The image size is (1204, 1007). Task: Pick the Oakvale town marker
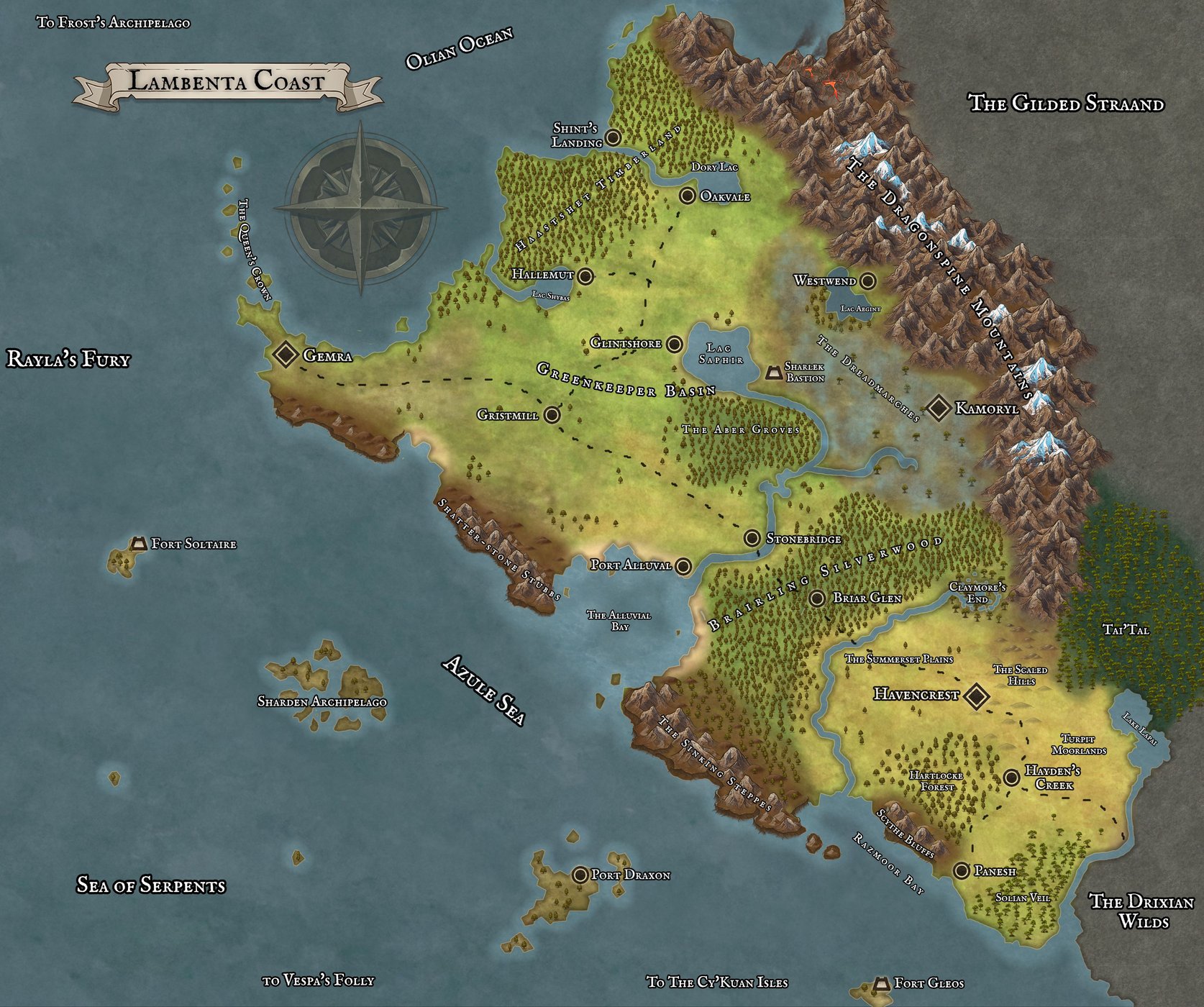pos(688,196)
